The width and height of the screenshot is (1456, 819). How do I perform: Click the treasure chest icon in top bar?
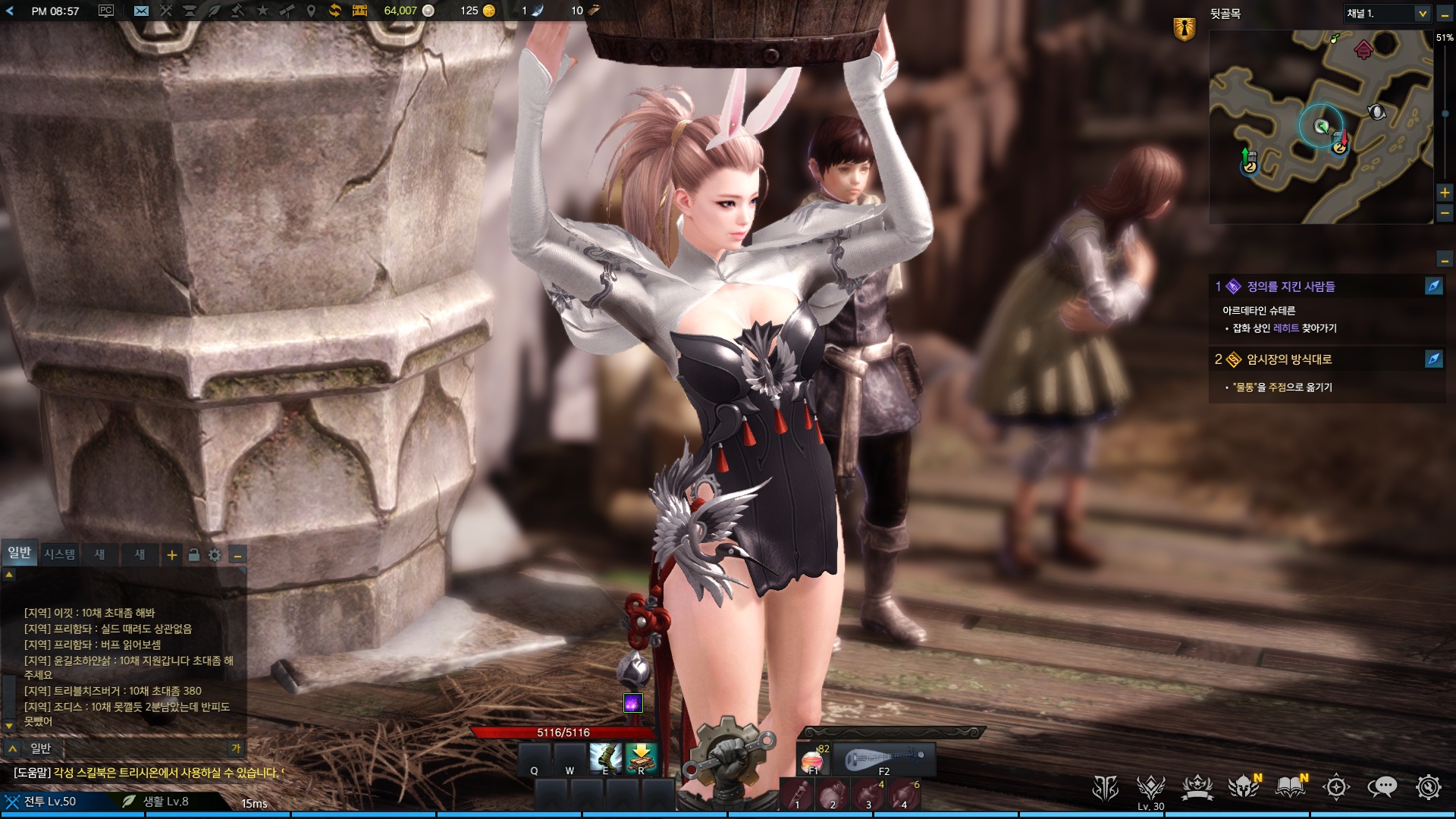[x=359, y=11]
